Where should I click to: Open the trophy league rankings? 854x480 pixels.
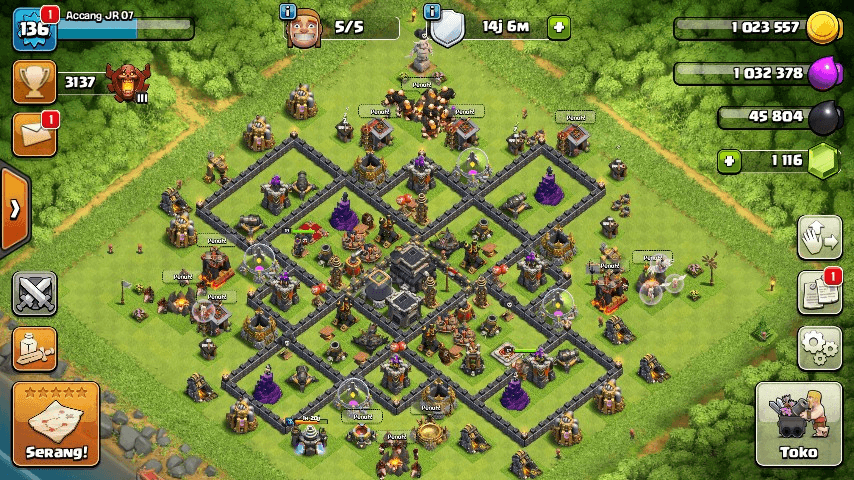34,82
